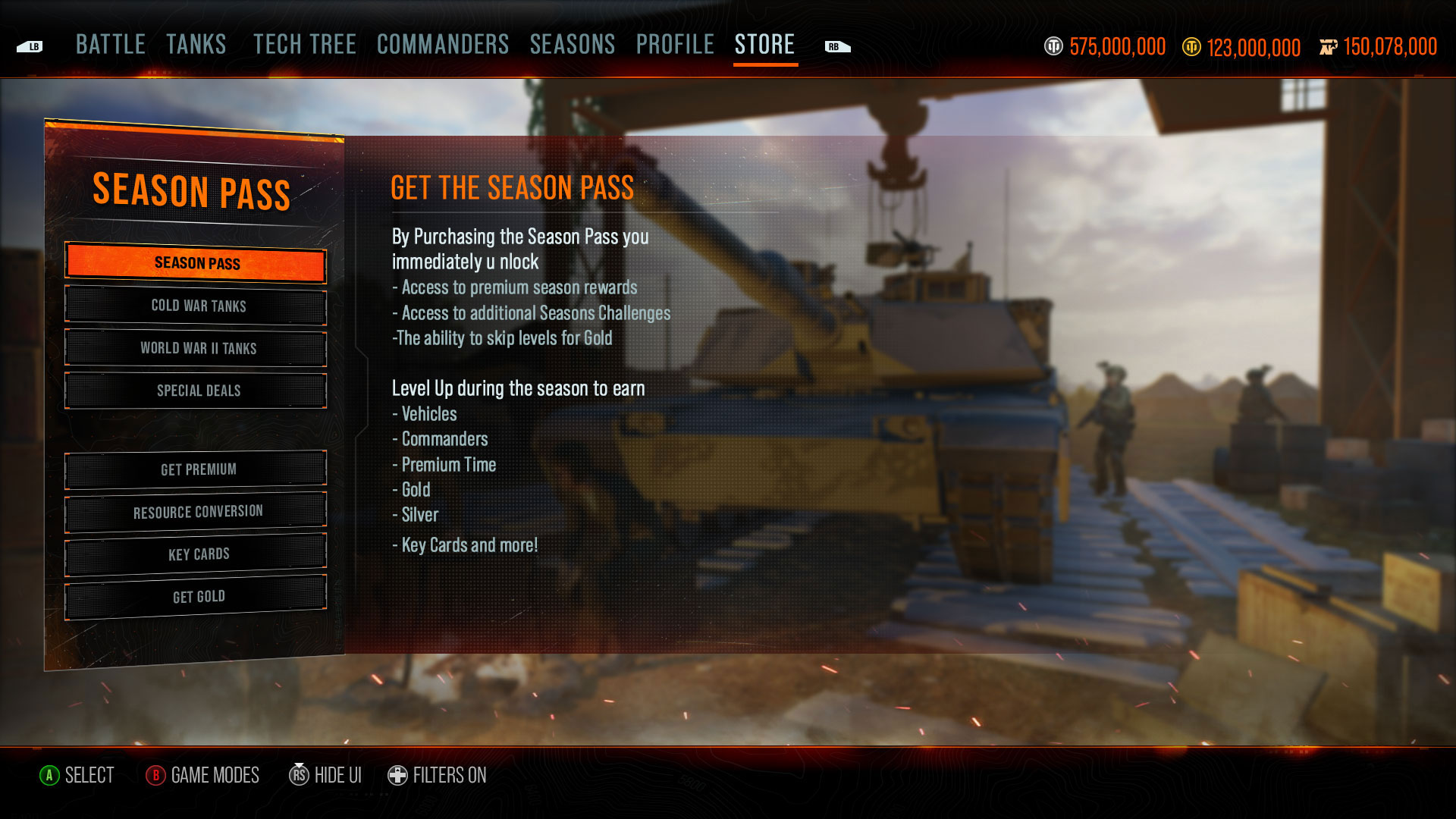Open the Tanks tab
The height and width of the screenshot is (819, 1456).
196,45
